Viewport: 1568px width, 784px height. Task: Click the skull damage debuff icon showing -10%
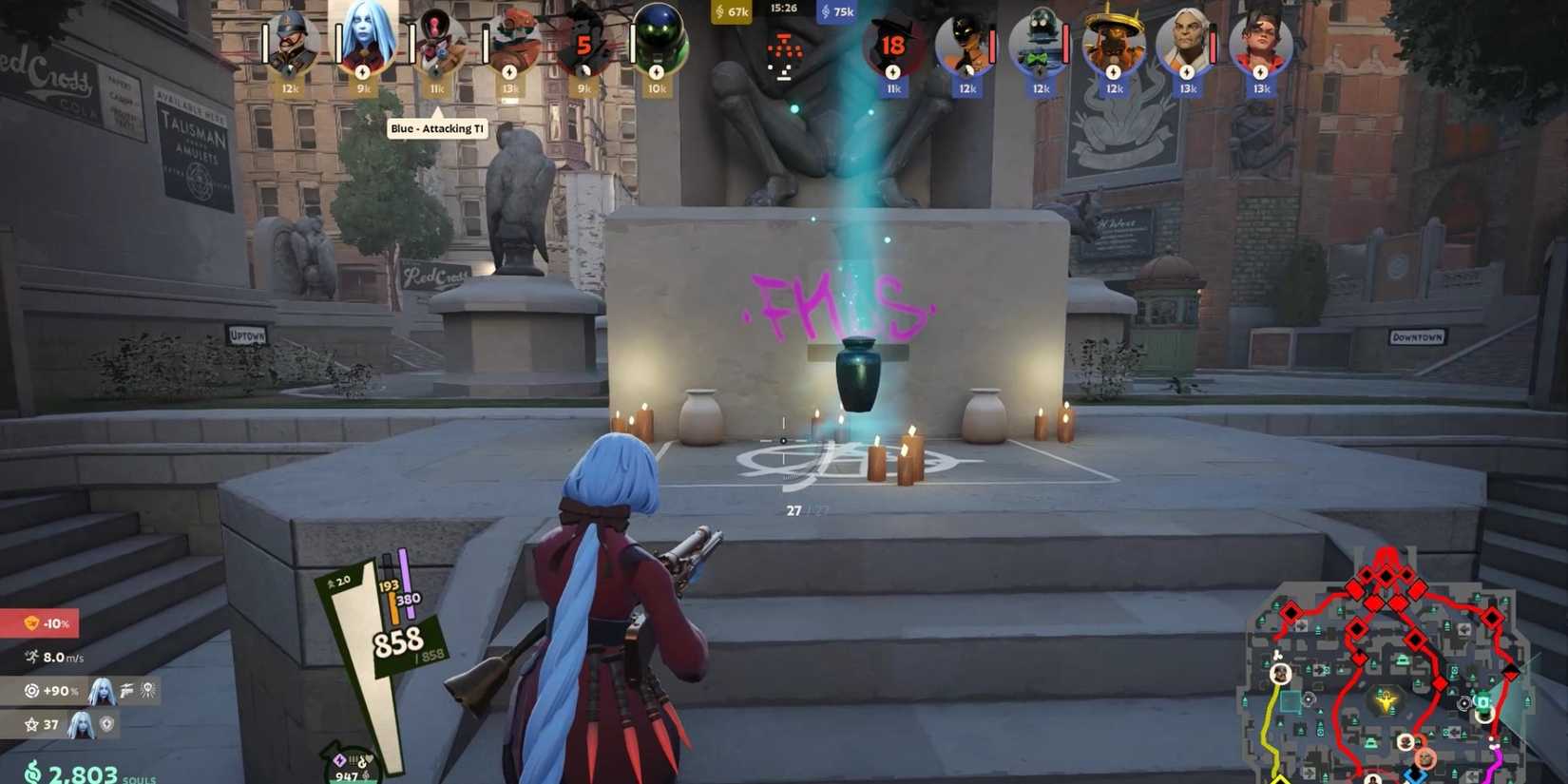point(32,623)
